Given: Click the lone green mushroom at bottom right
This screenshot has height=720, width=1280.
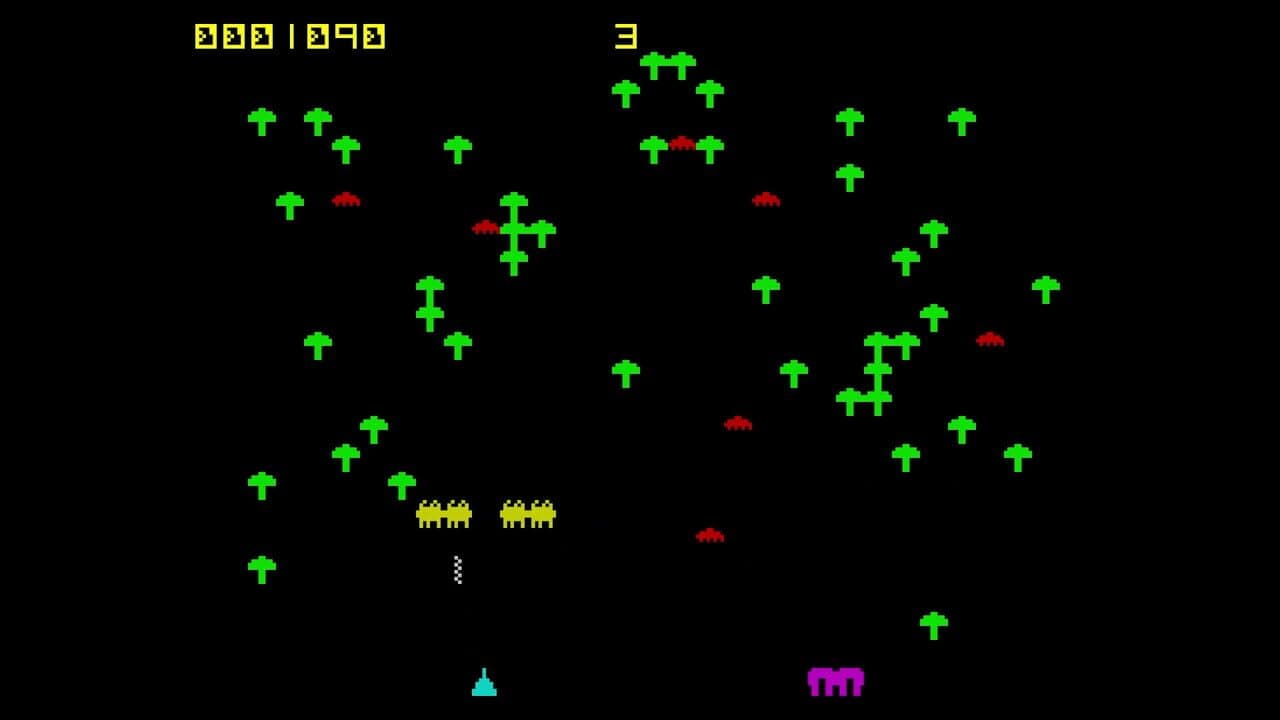Looking at the screenshot, I should click(936, 622).
